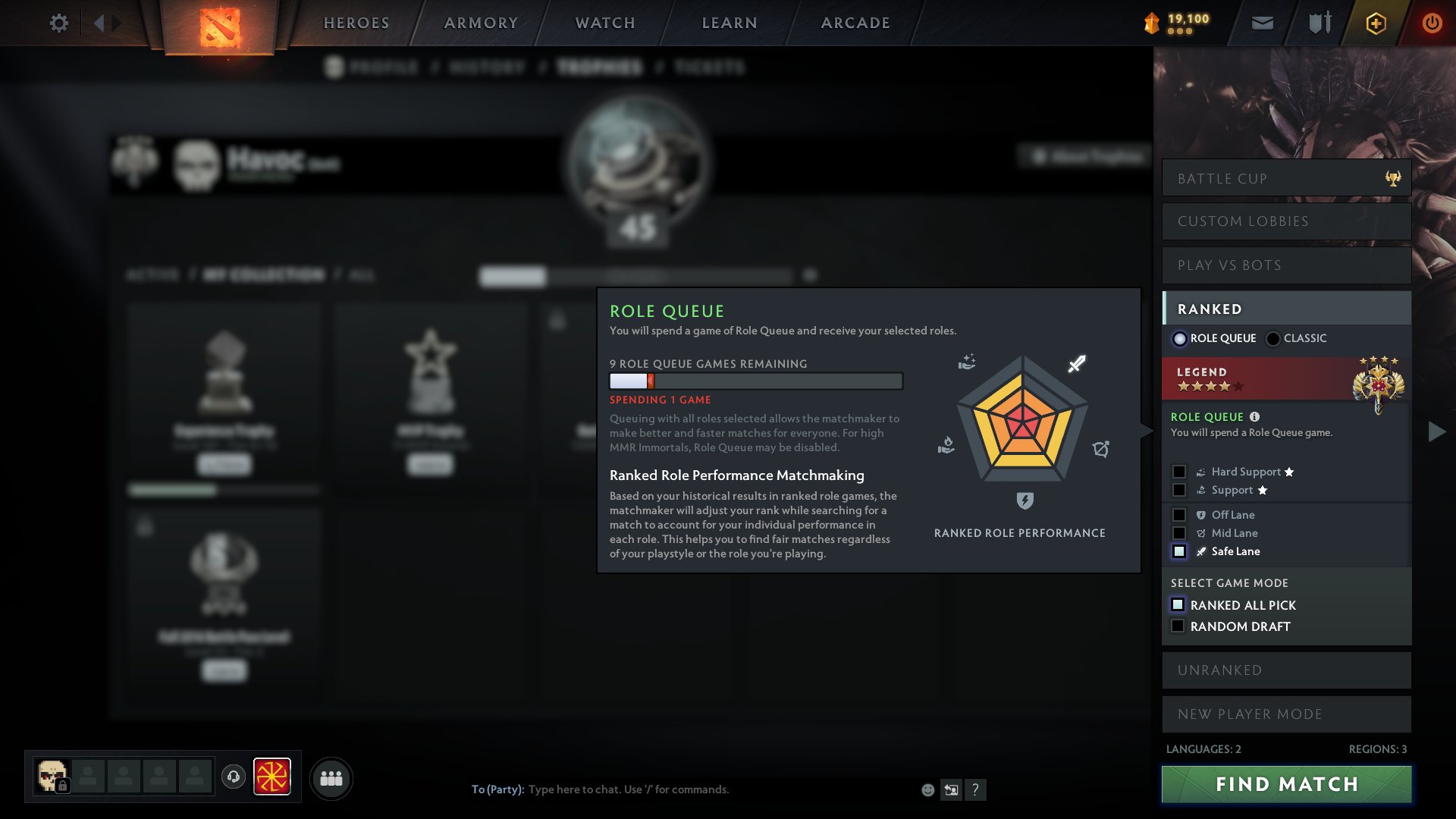Open the mail notifications icon
This screenshot has height=819, width=1456.
pos(1261,23)
